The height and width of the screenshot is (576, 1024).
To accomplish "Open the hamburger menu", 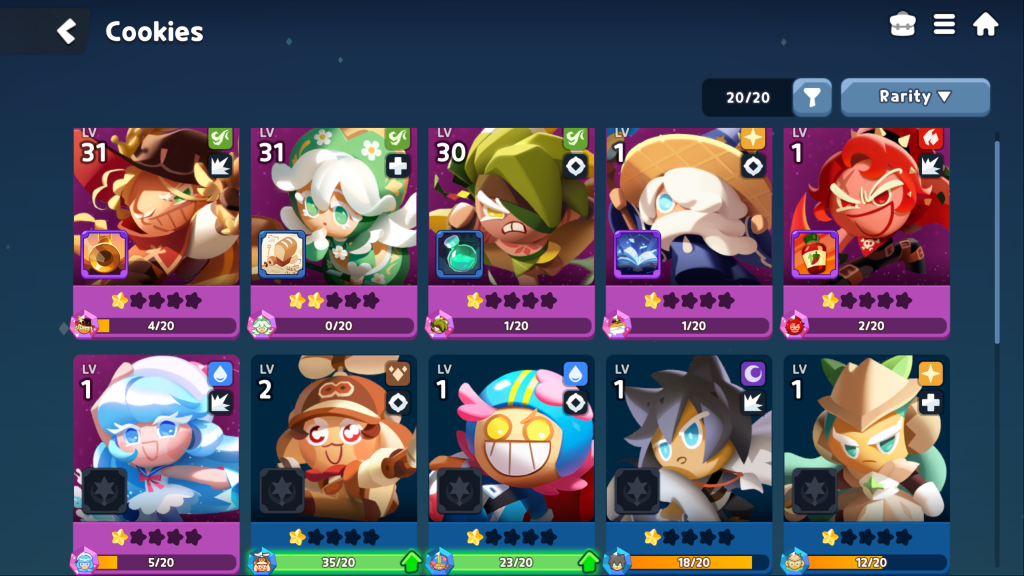I will pos(944,25).
